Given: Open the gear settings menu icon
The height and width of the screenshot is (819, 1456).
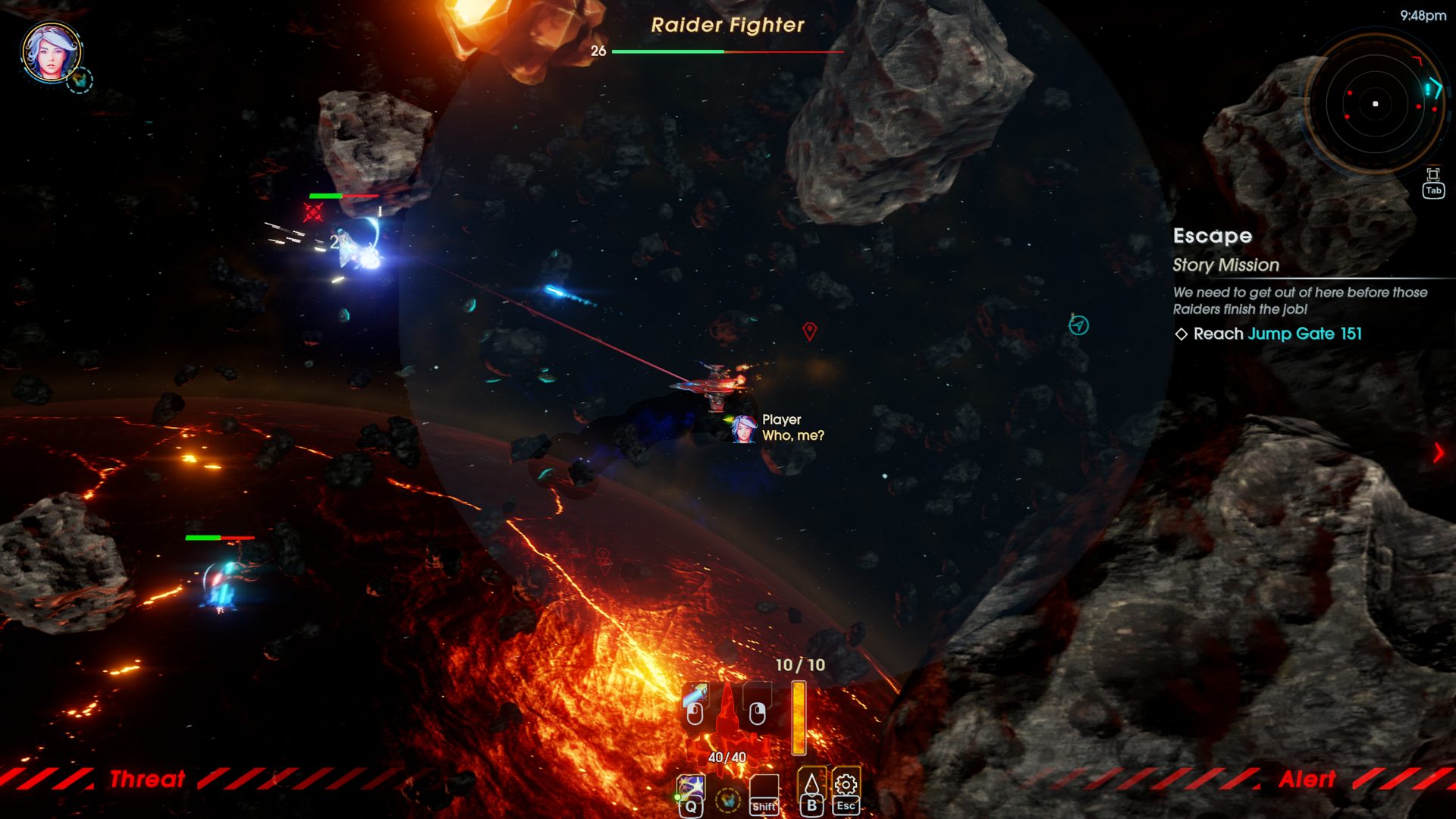Looking at the screenshot, I should pos(846,785).
